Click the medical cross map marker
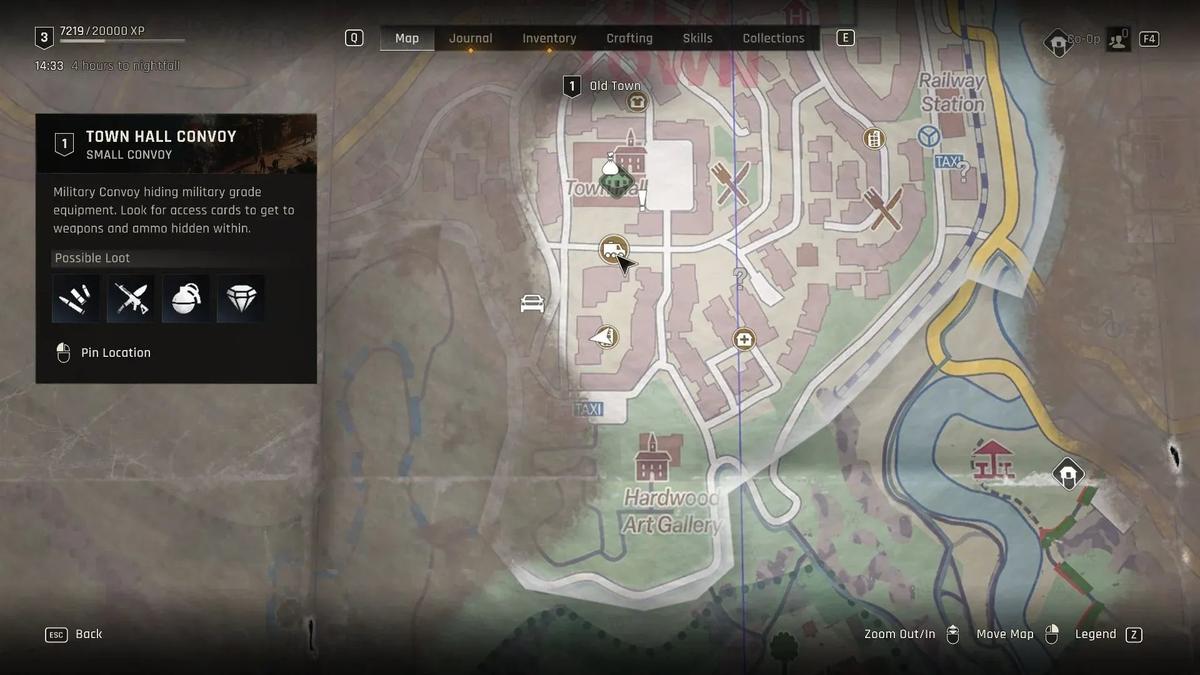The width and height of the screenshot is (1200, 675). point(743,339)
